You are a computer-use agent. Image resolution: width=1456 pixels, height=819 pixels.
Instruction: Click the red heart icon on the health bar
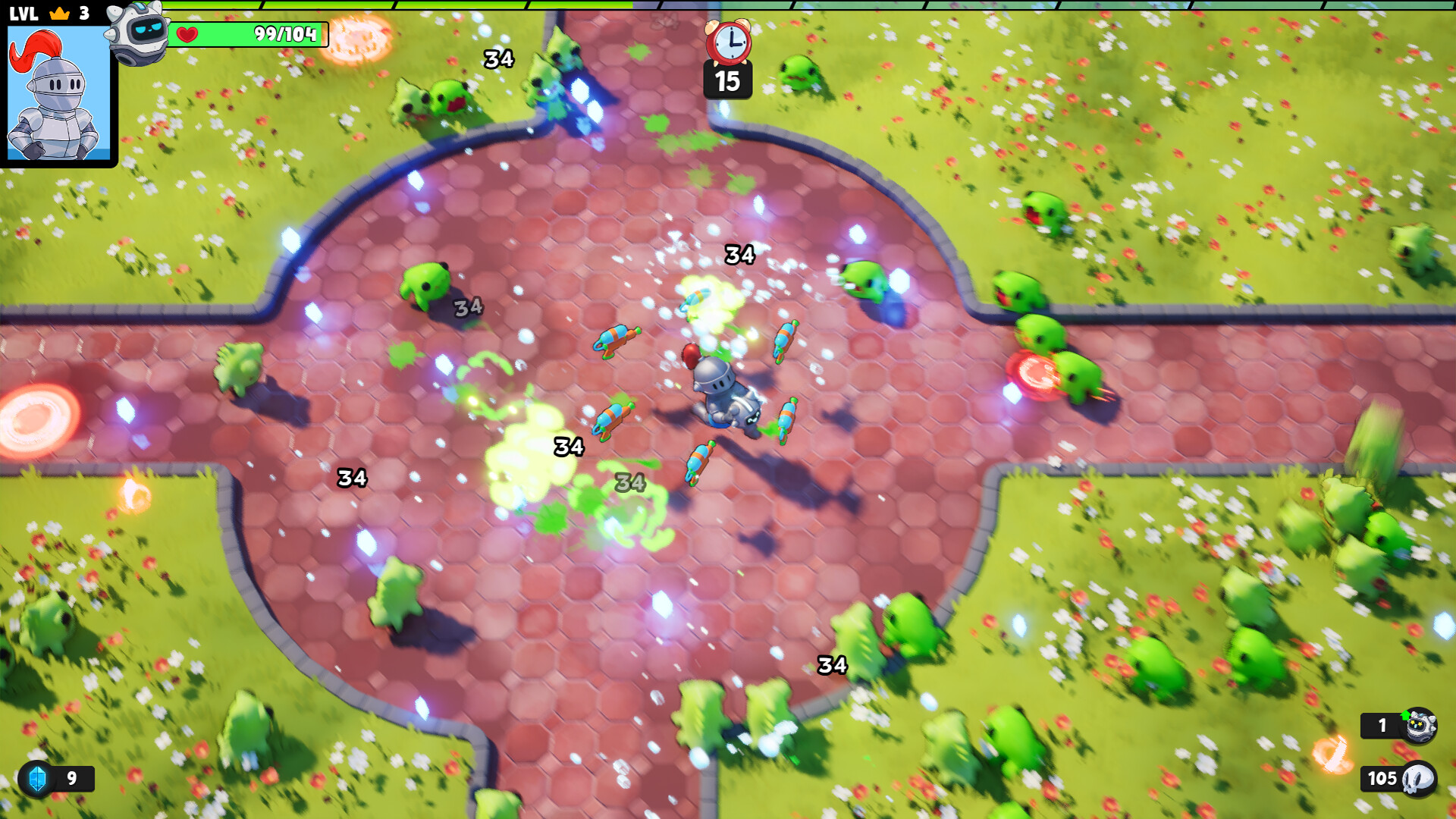[x=188, y=33]
